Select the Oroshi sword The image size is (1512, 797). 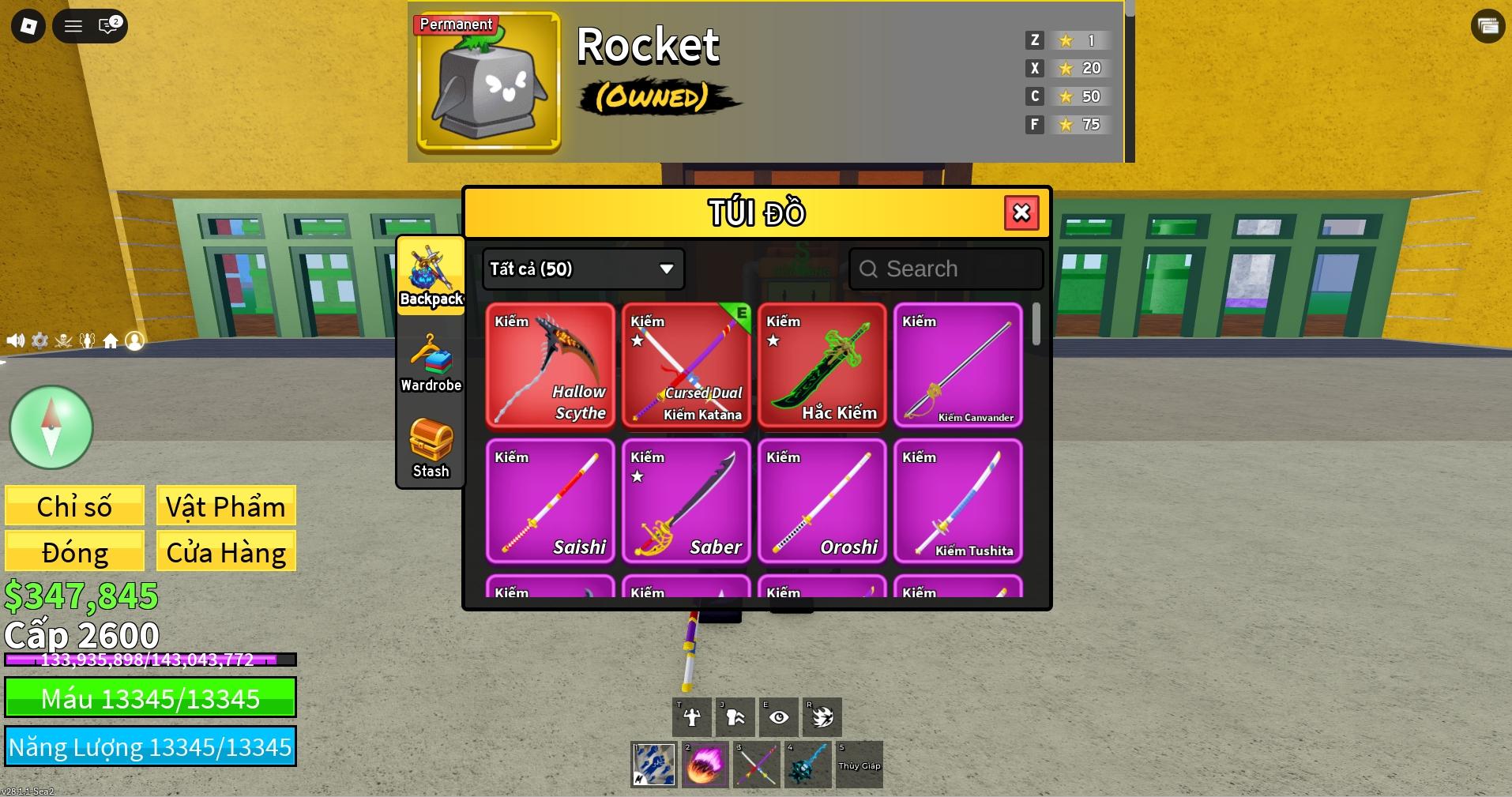(x=822, y=501)
